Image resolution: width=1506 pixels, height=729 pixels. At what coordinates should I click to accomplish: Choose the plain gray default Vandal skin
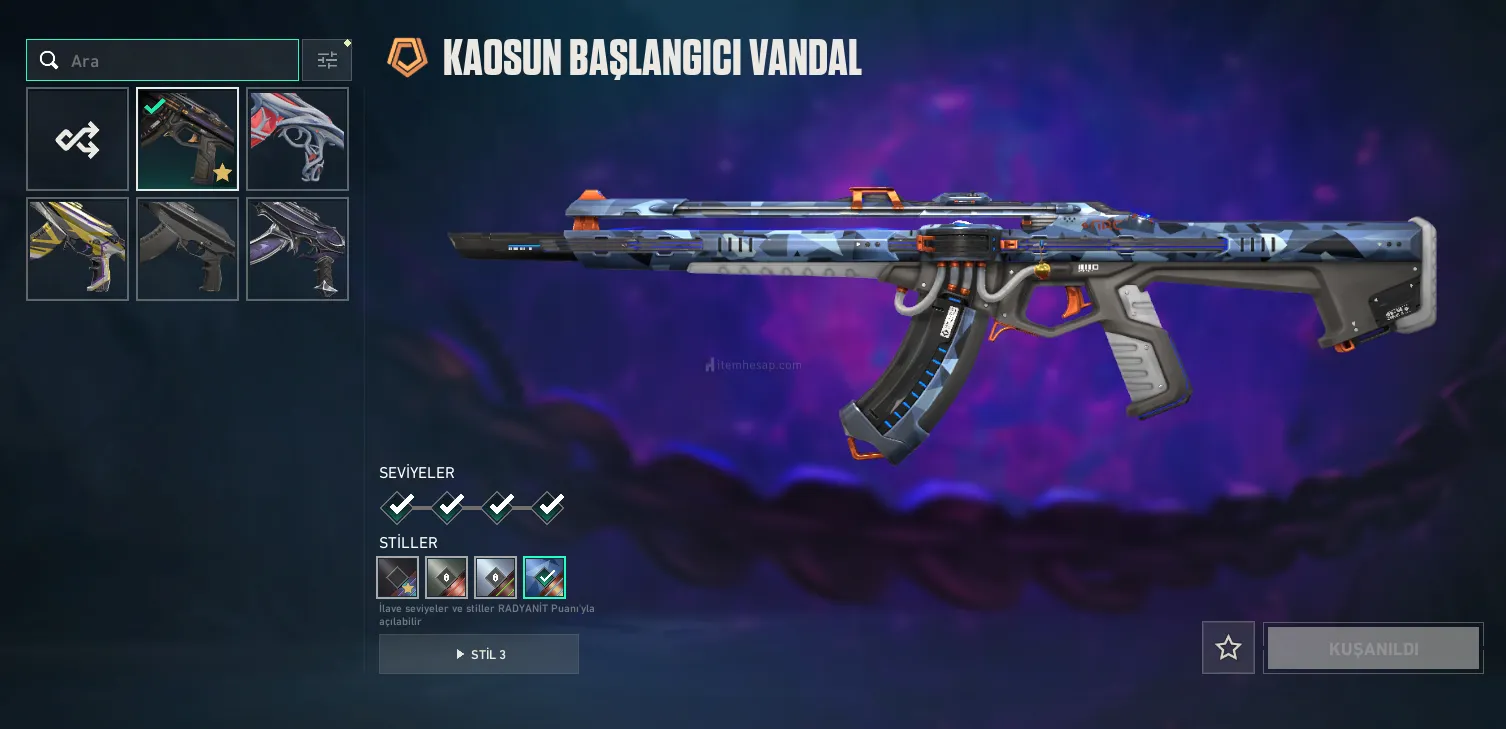coord(187,249)
